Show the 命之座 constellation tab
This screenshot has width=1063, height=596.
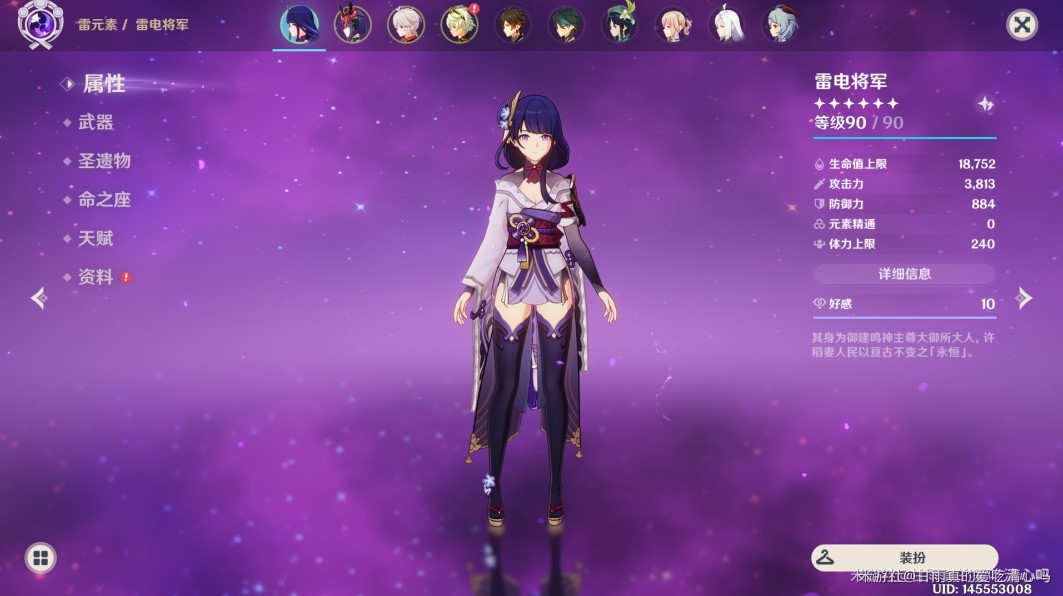[104, 200]
